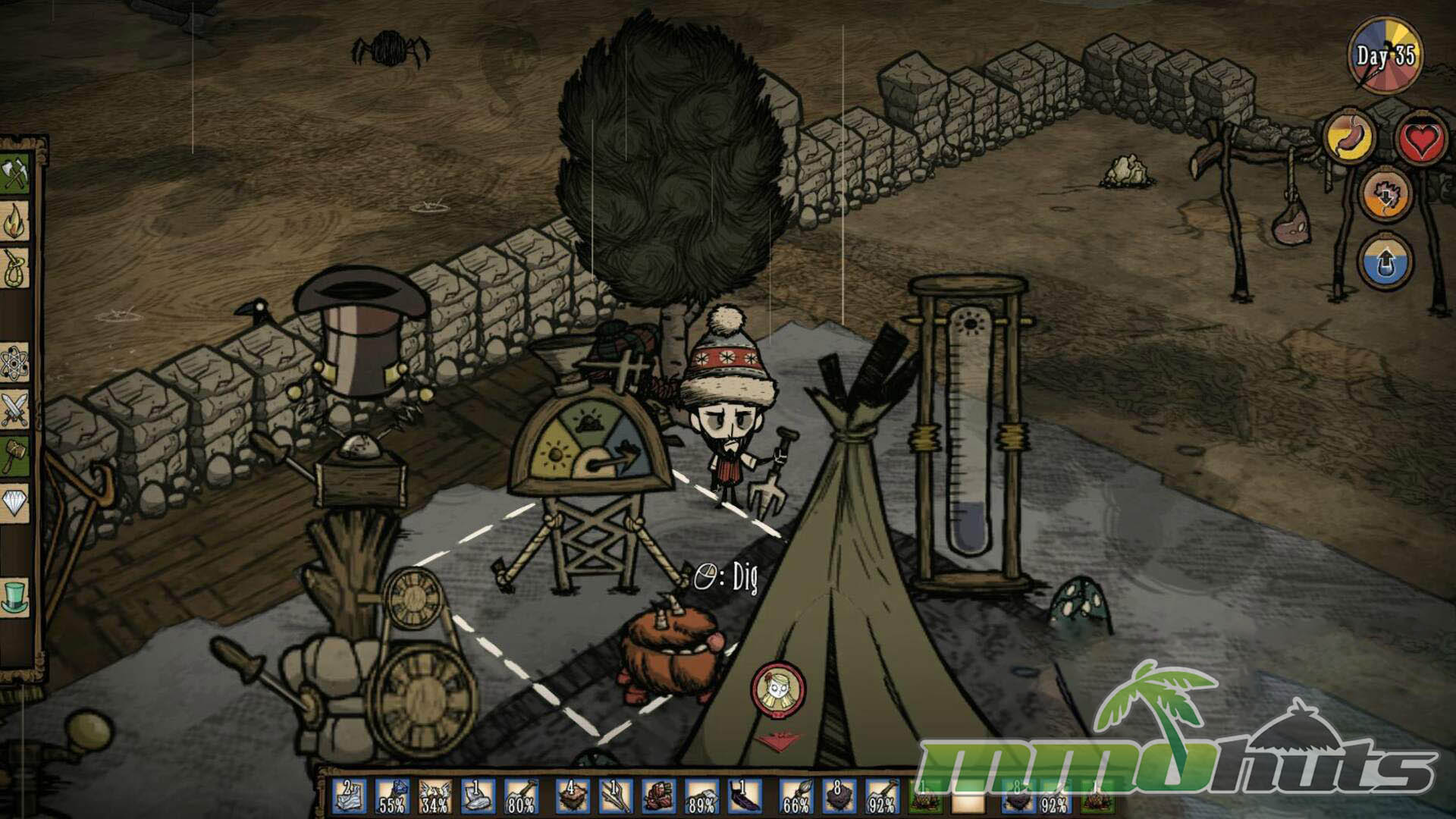This screenshot has width=1456, height=819.
Task: Choose the stack of 4 turf
Action: (x=573, y=797)
